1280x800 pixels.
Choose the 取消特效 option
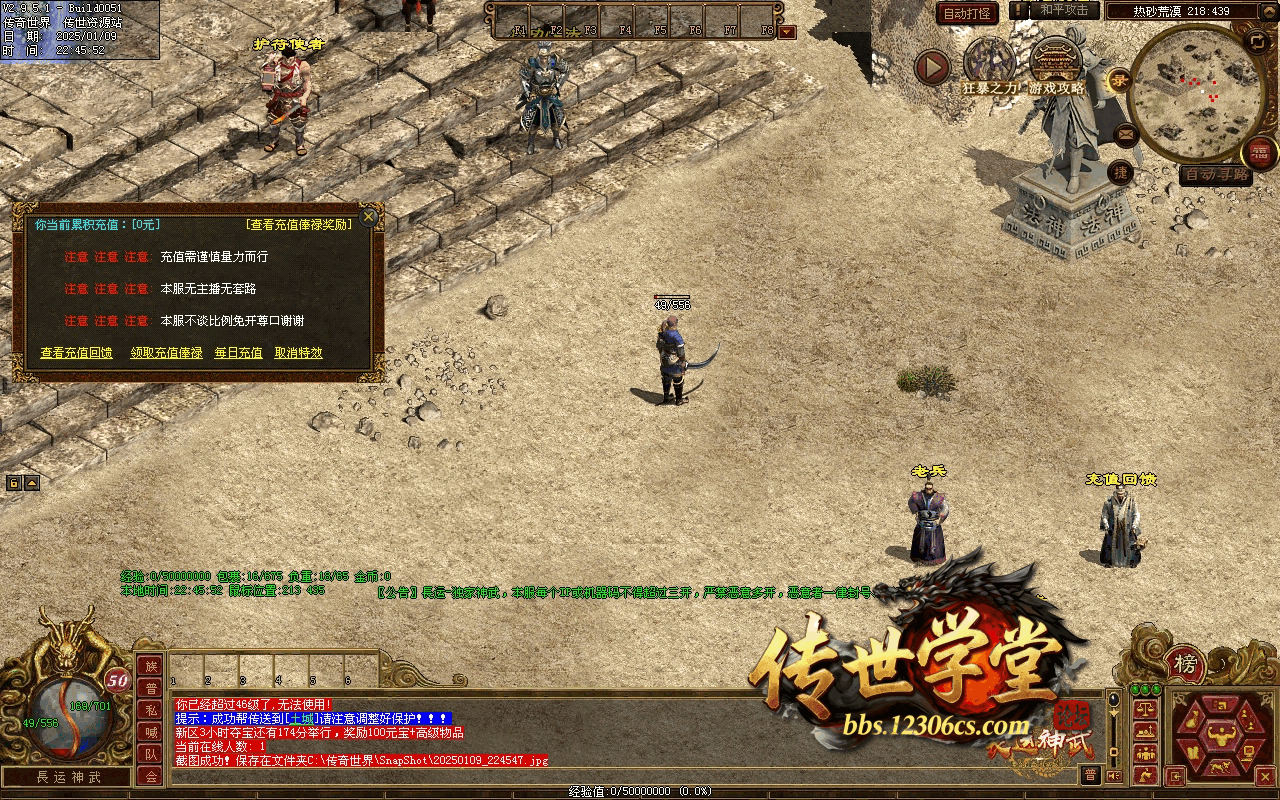[x=298, y=353]
